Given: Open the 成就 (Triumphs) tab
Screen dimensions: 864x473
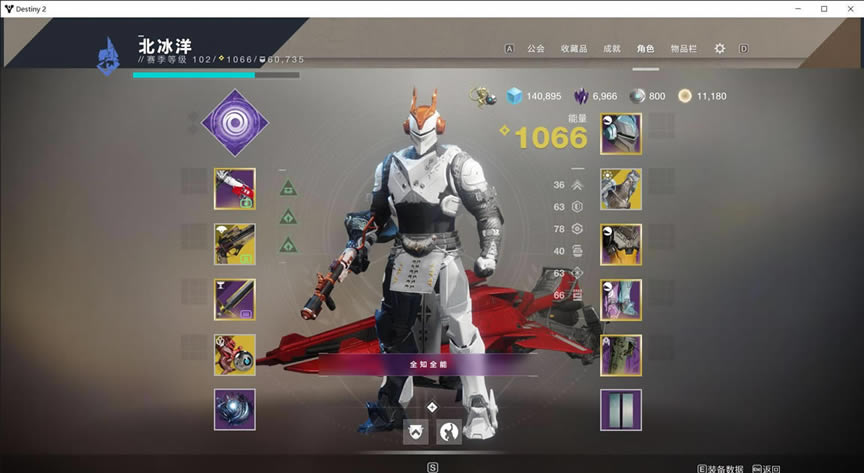Looking at the screenshot, I should [611, 48].
